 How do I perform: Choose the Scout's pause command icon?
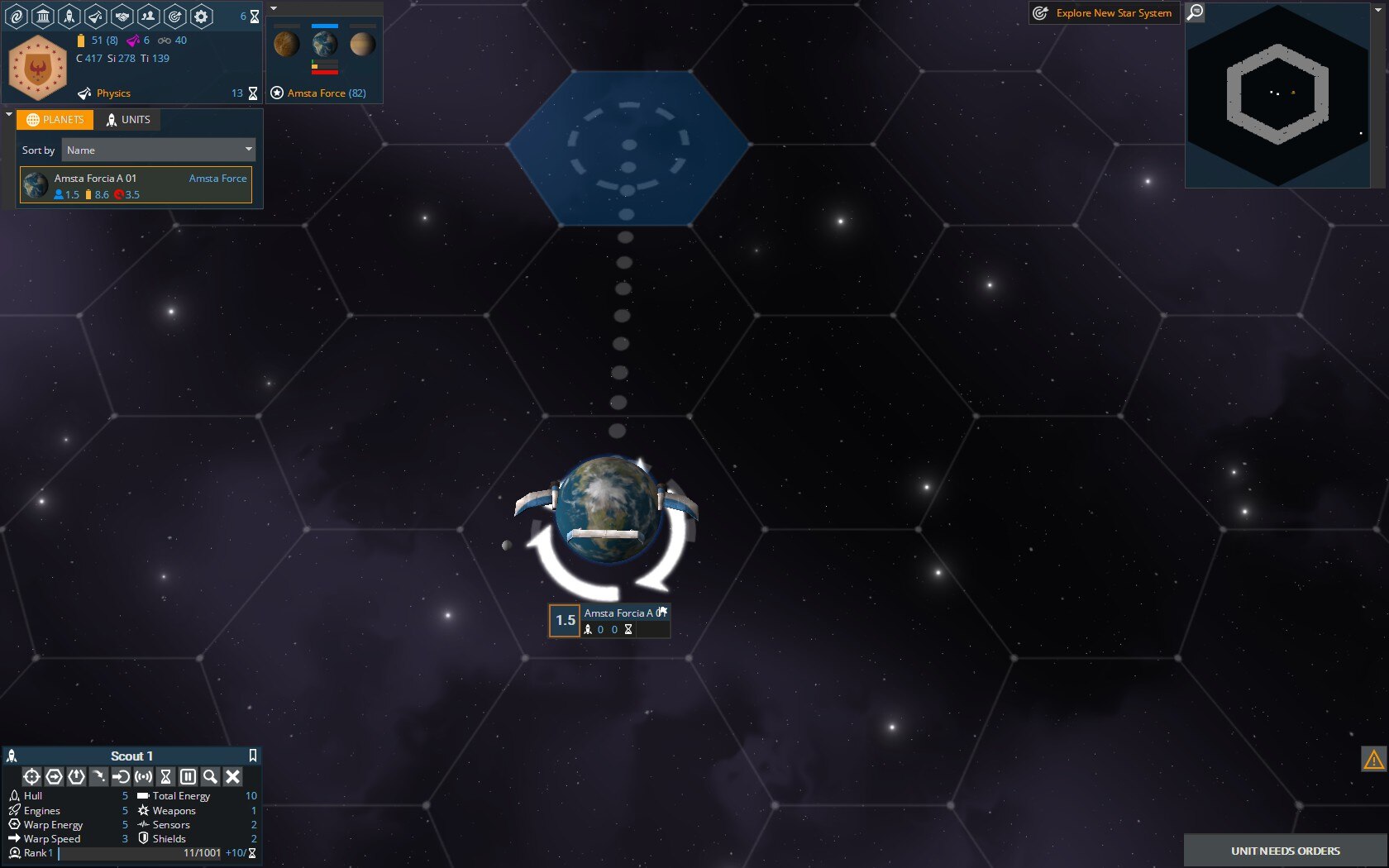(188, 776)
